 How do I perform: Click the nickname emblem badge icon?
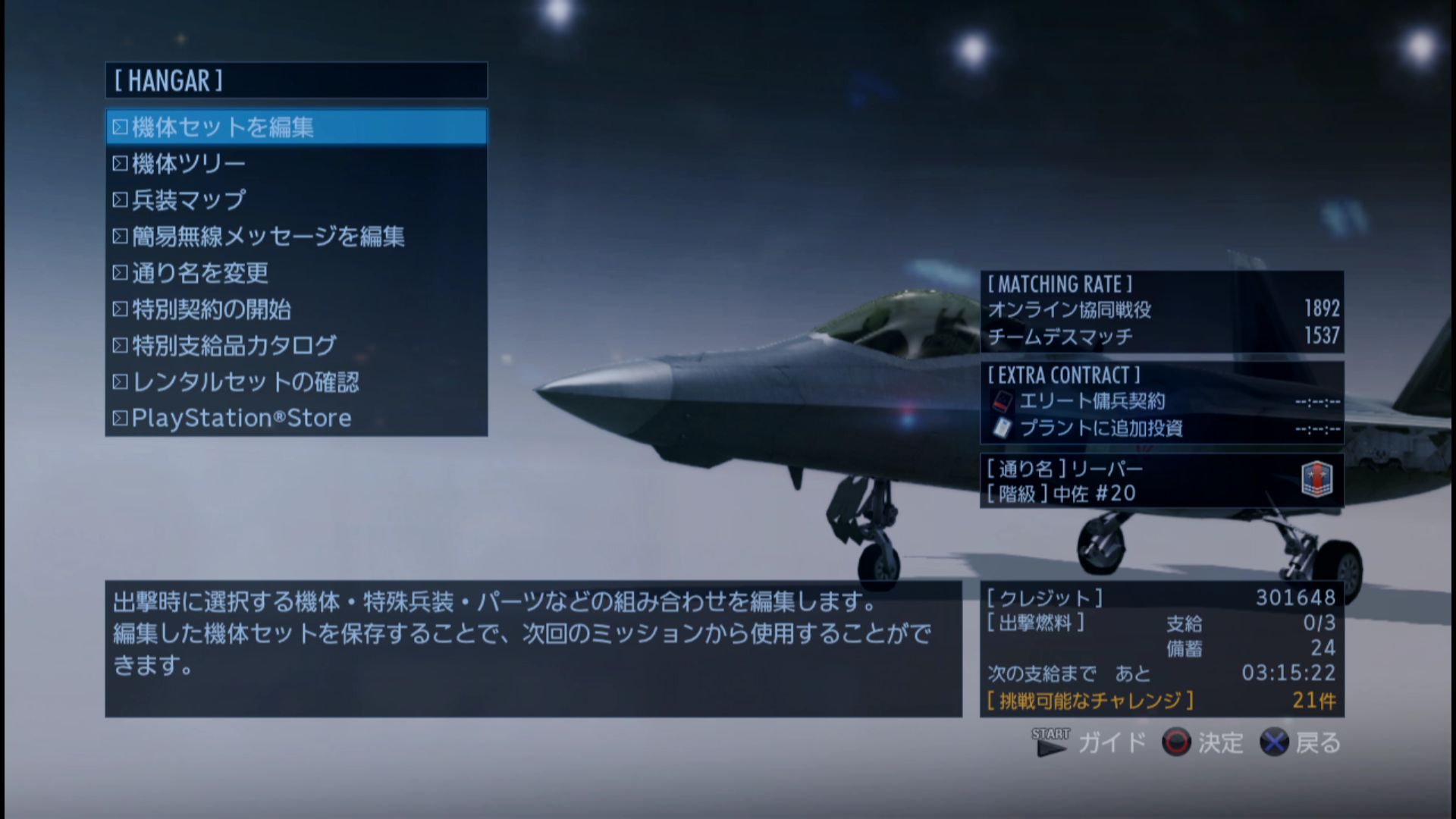click(1316, 480)
